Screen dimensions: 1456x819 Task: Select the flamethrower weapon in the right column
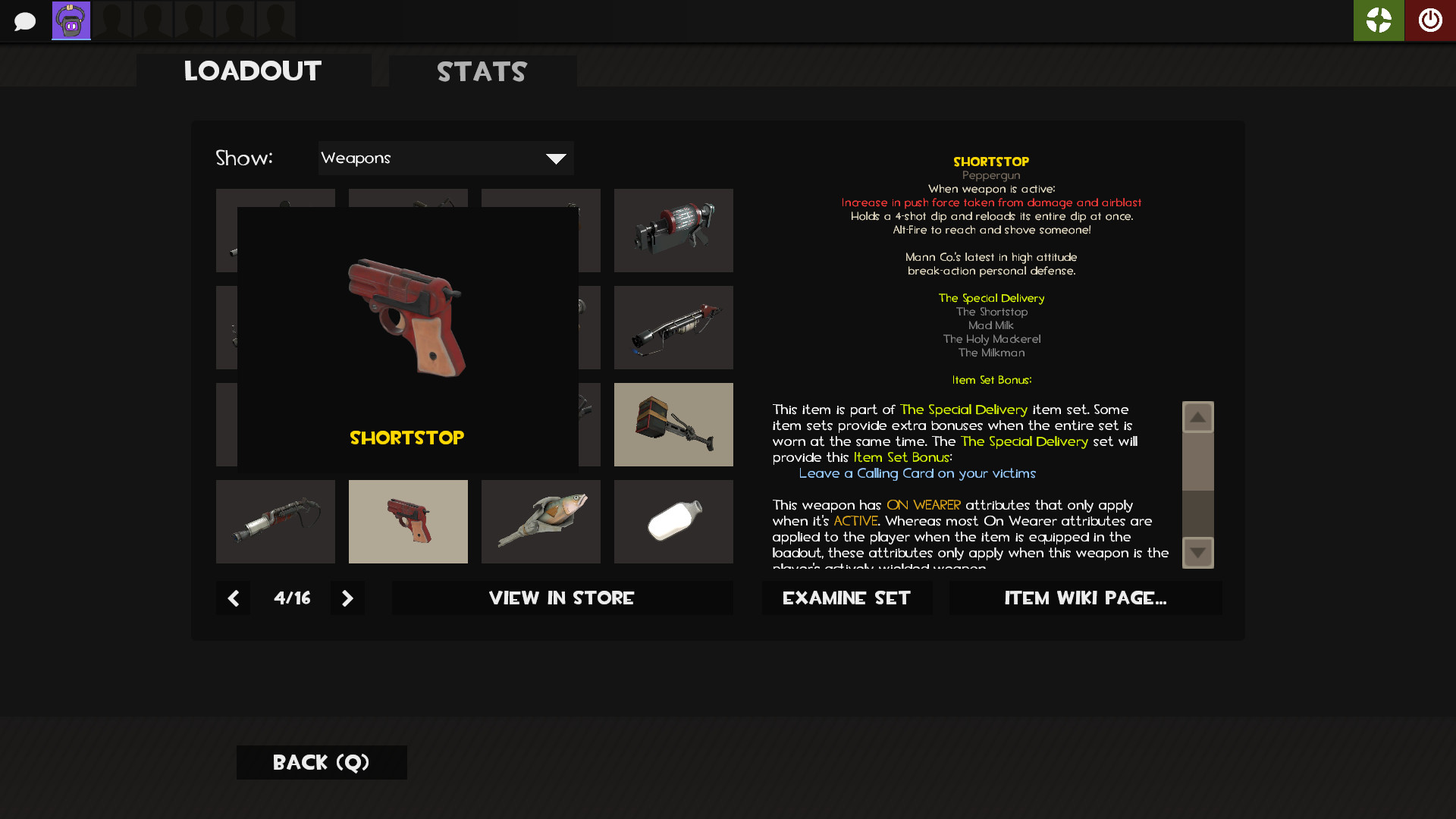point(673,327)
